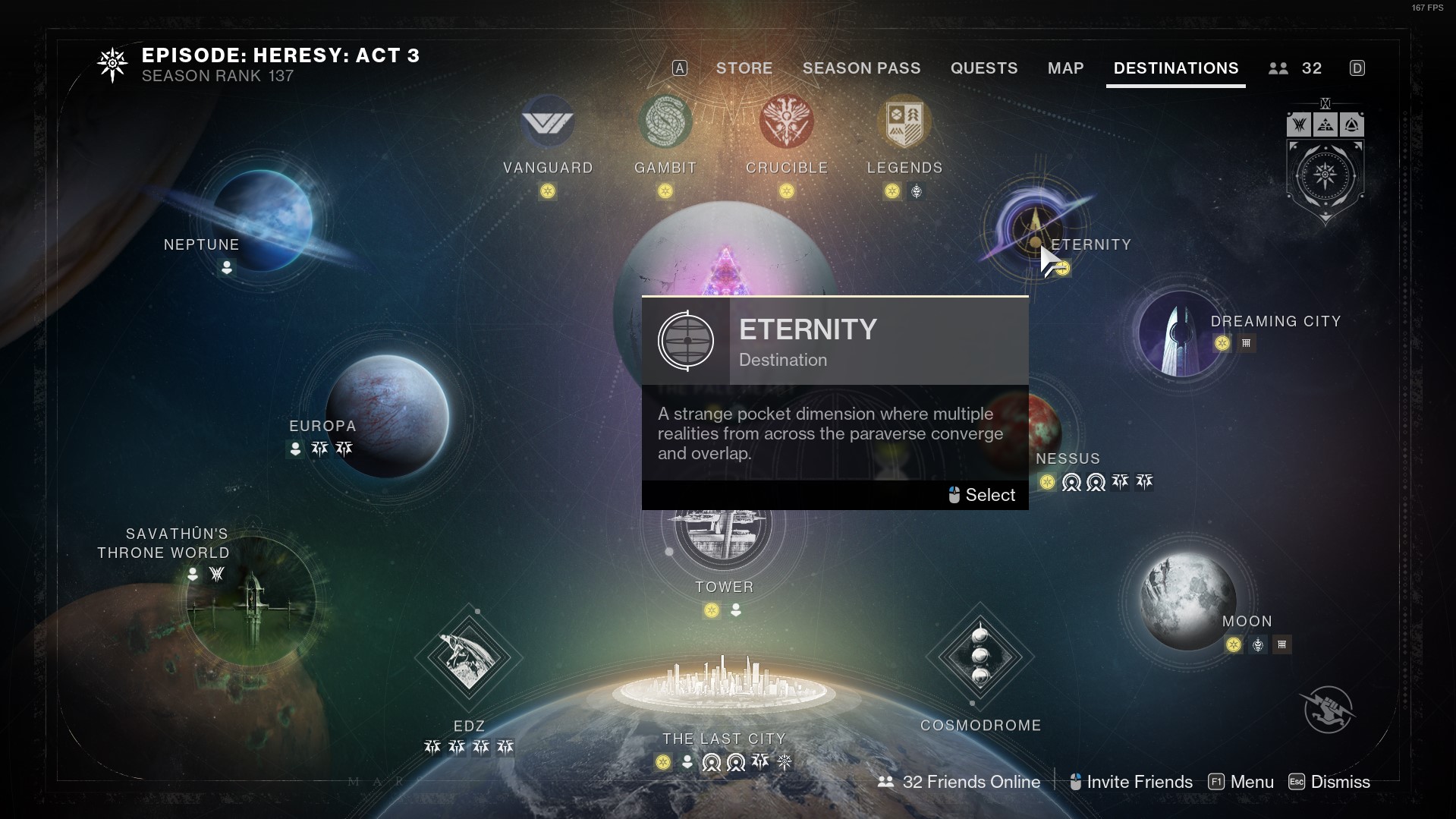The image size is (1456, 819).
Task: Select the Destinations tab
Action: [x=1175, y=68]
